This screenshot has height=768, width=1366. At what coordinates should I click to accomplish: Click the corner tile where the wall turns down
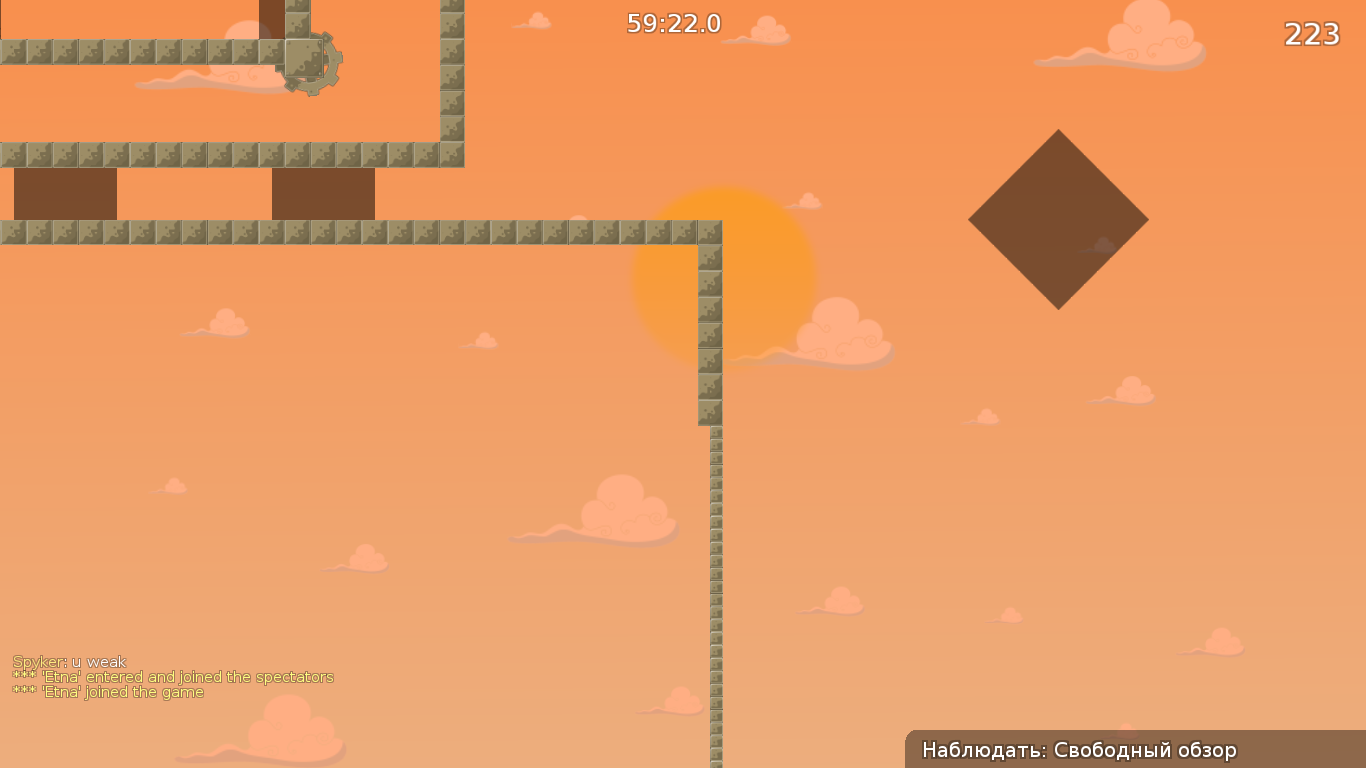709,231
